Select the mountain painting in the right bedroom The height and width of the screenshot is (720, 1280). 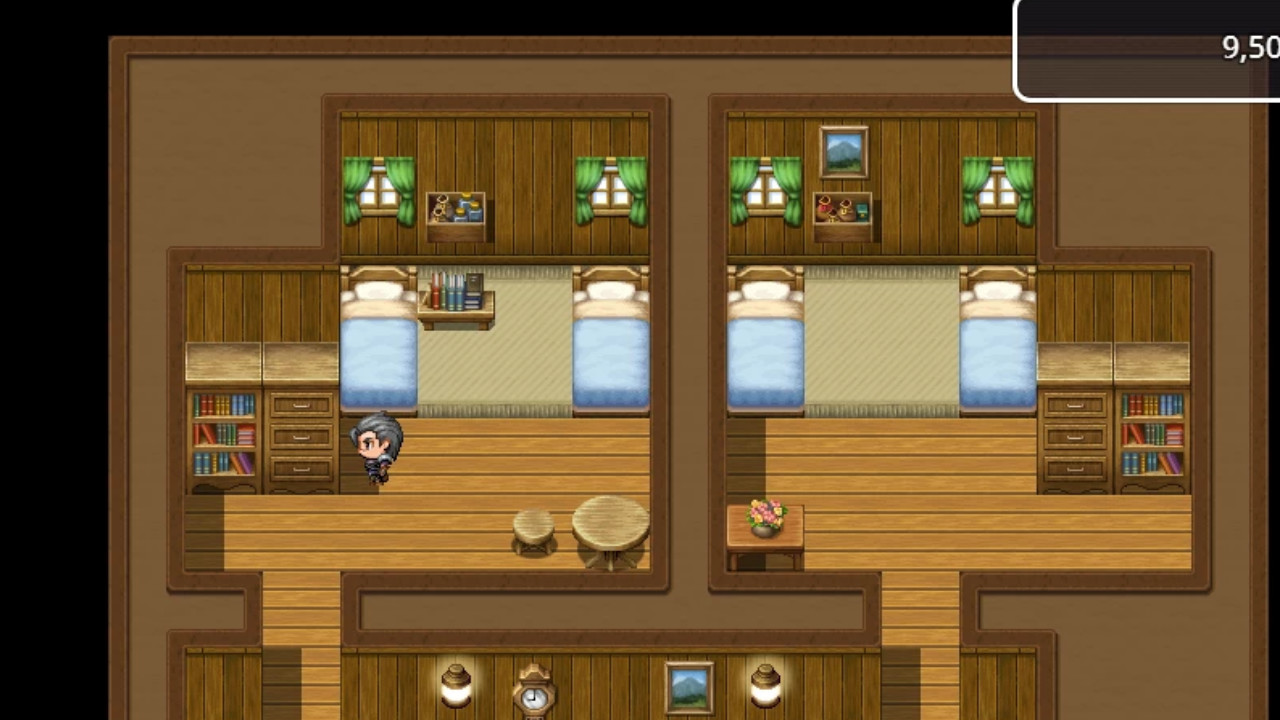844,150
